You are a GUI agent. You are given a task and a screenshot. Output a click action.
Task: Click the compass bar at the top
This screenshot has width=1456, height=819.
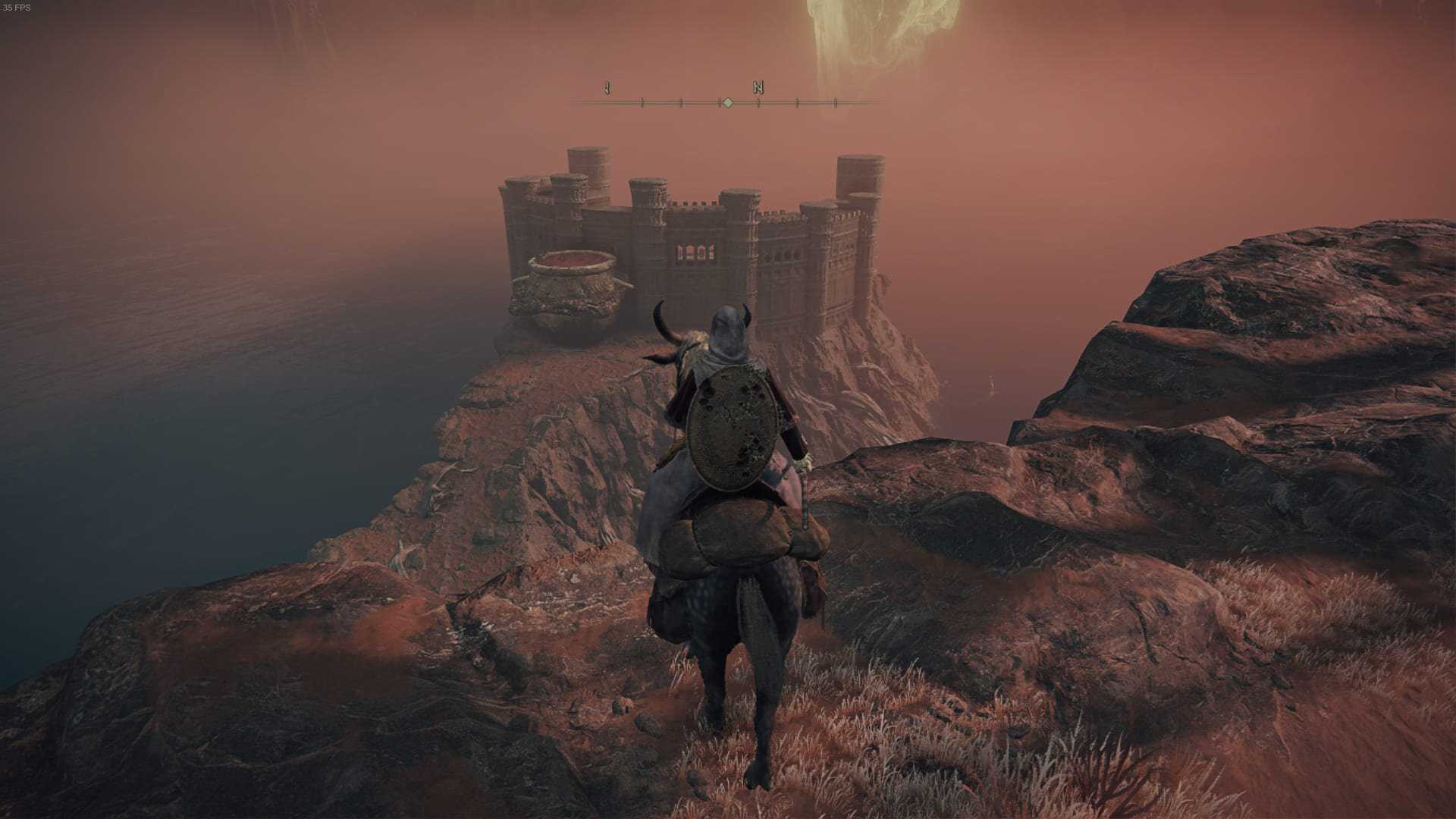coord(726,101)
